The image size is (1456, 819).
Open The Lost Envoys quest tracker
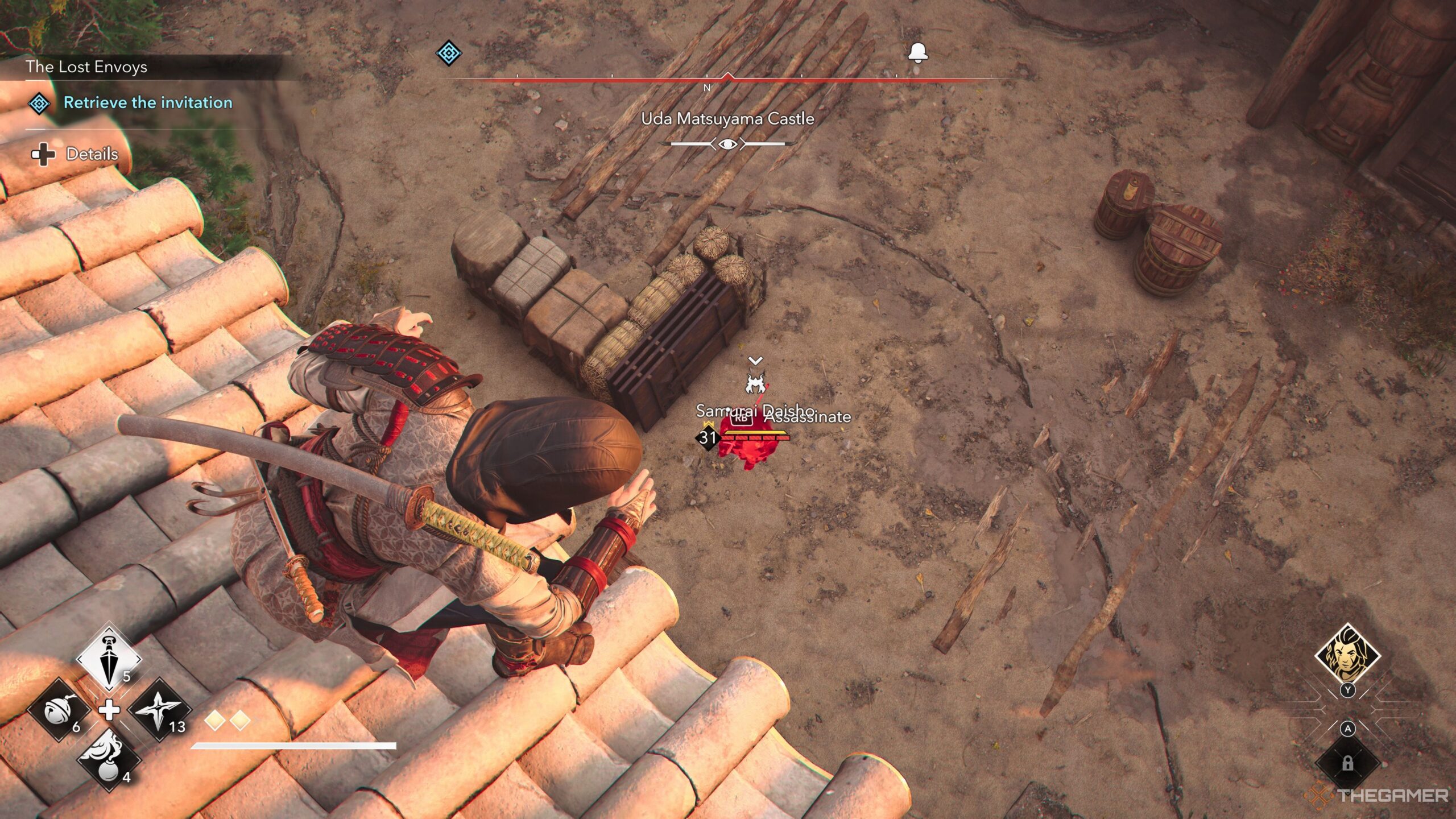coord(86,67)
